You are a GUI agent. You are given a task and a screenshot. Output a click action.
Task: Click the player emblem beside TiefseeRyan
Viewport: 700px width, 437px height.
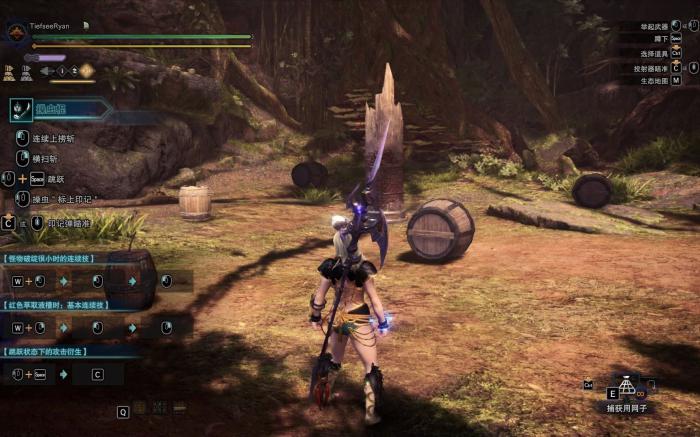(x=16, y=33)
